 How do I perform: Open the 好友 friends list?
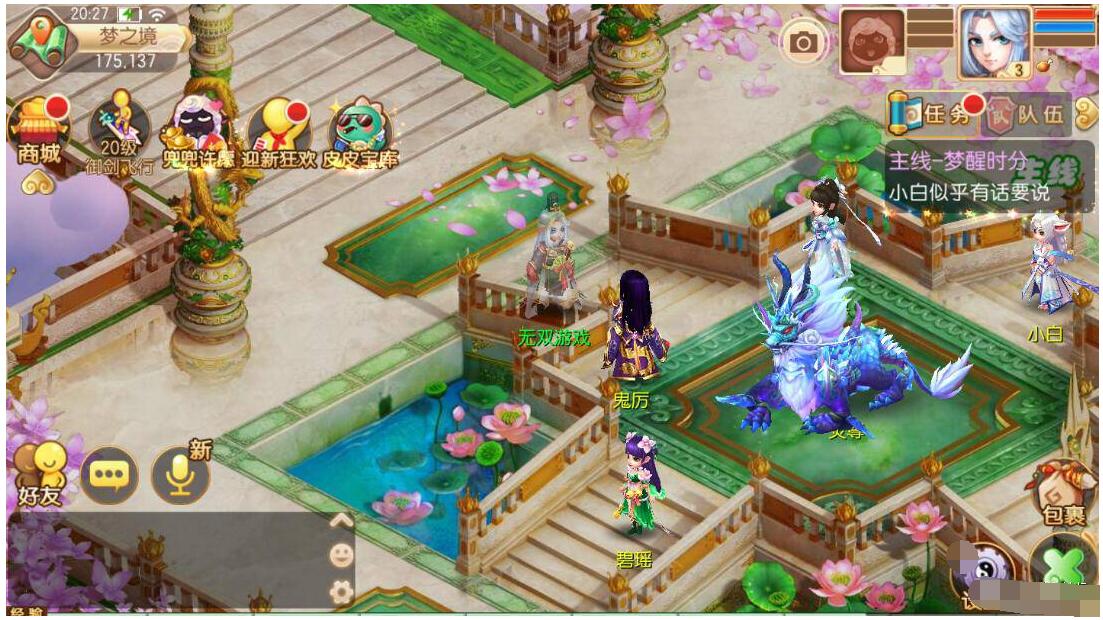[x=40, y=474]
